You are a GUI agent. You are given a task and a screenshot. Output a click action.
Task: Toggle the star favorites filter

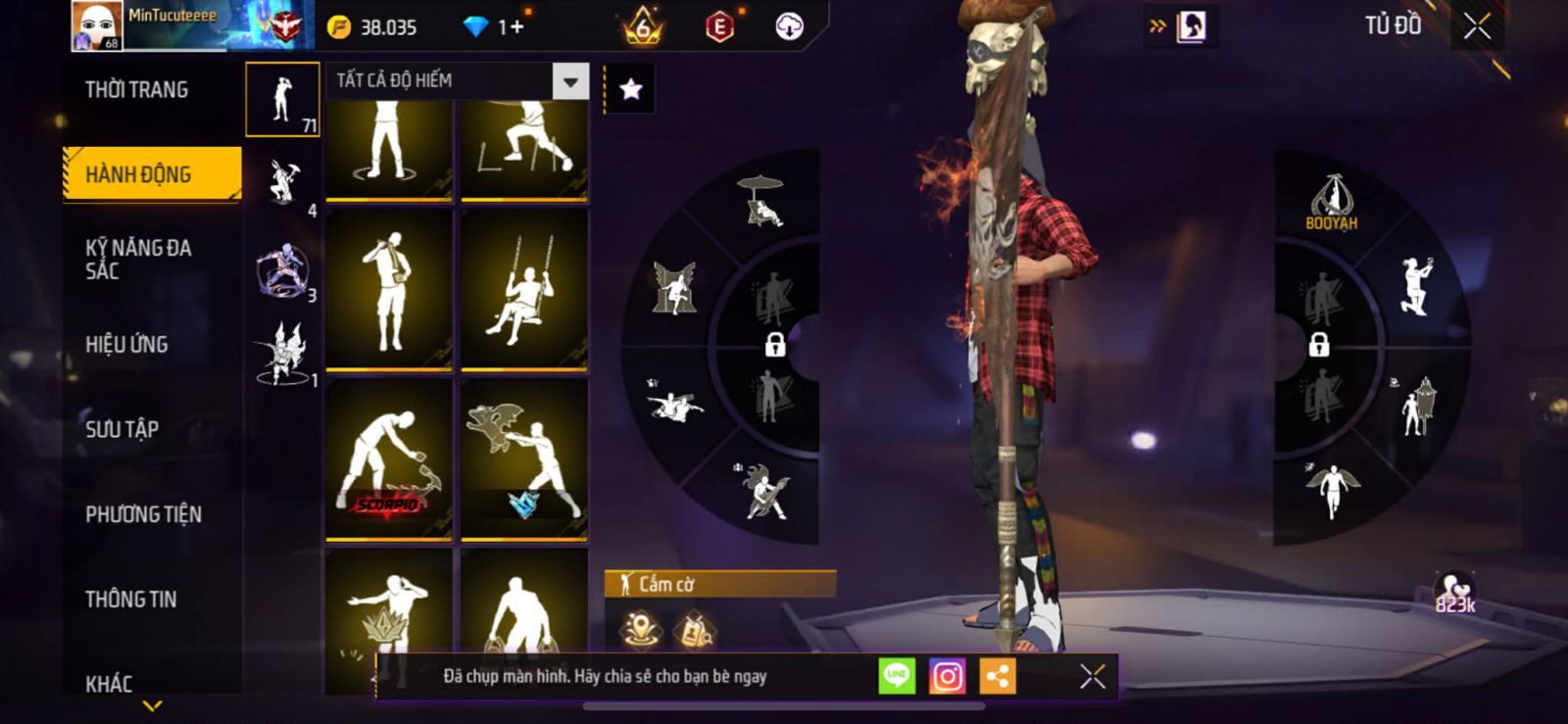tap(630, 90)
